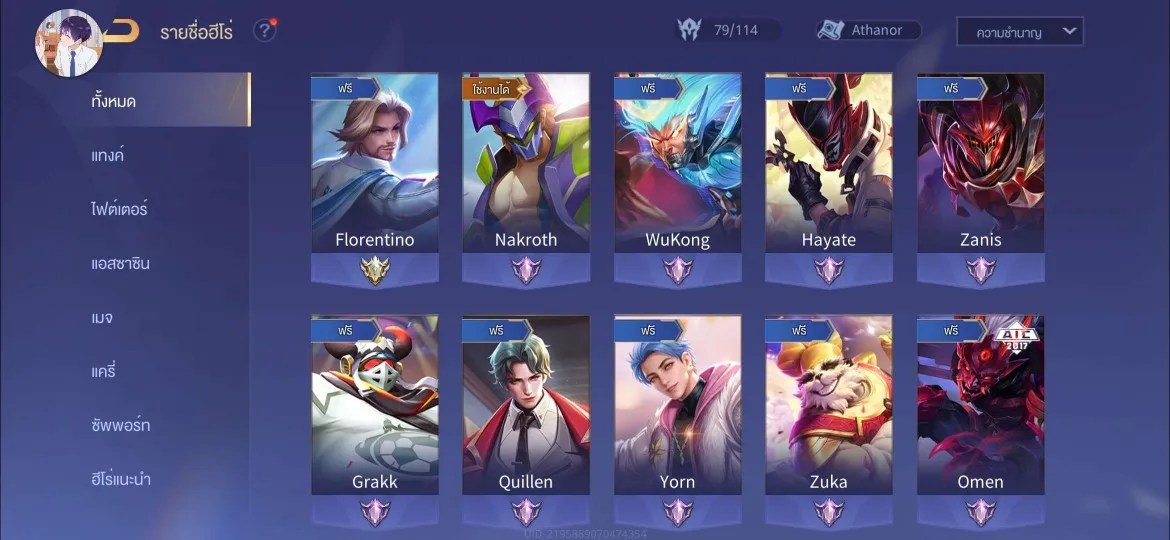
Task: Open the ความชำนาญ sort dropdown
Action: [1019, 32]
